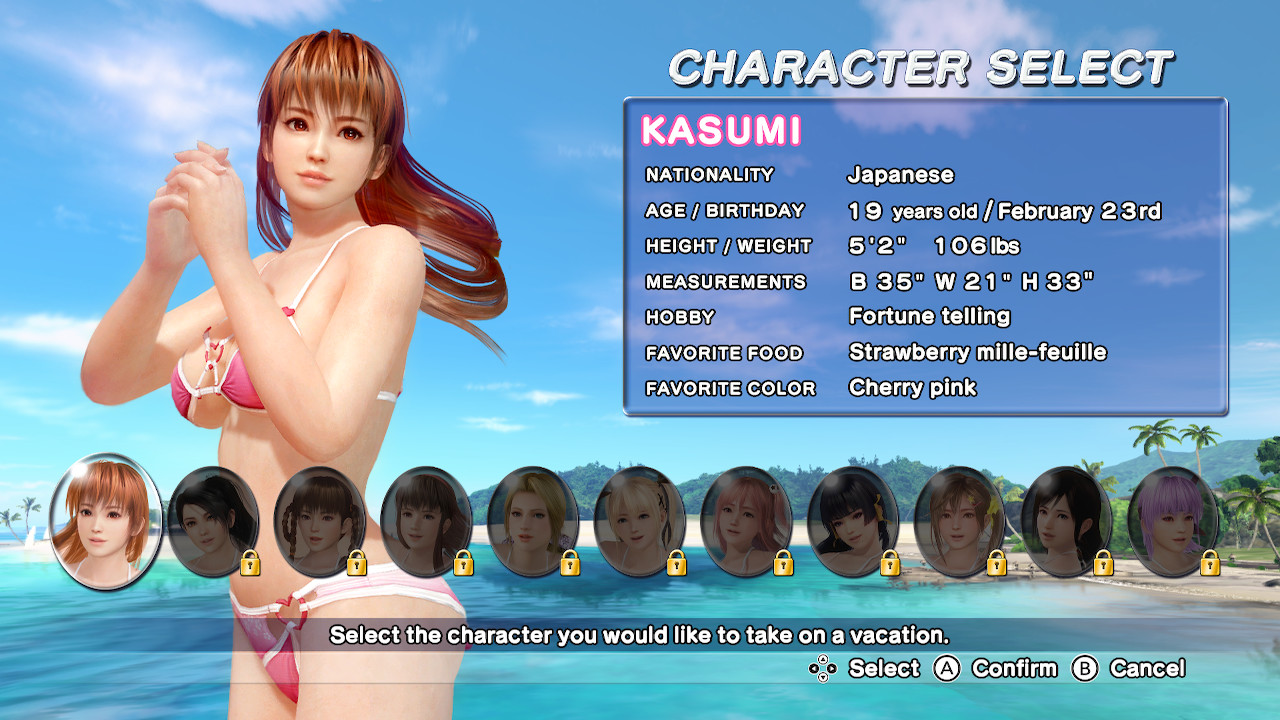The image size is (1280, 720).
Task: Select the highlighted Kasumi portrait
Action: click(106, 520)
